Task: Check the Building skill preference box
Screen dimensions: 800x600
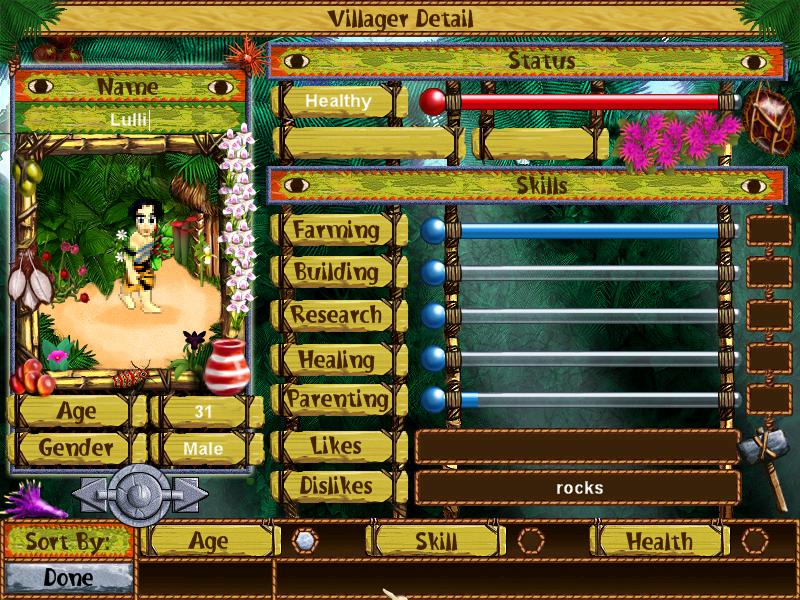Action: (x=769, y=272)
